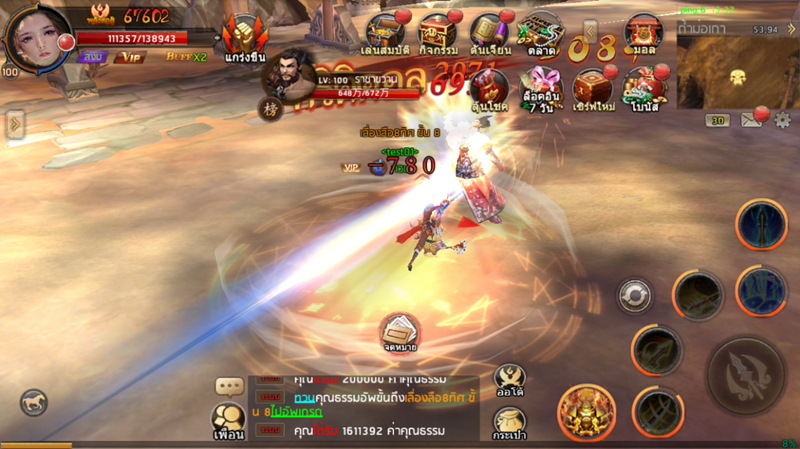Open the เพื่อน friends list

coord(229,420)
